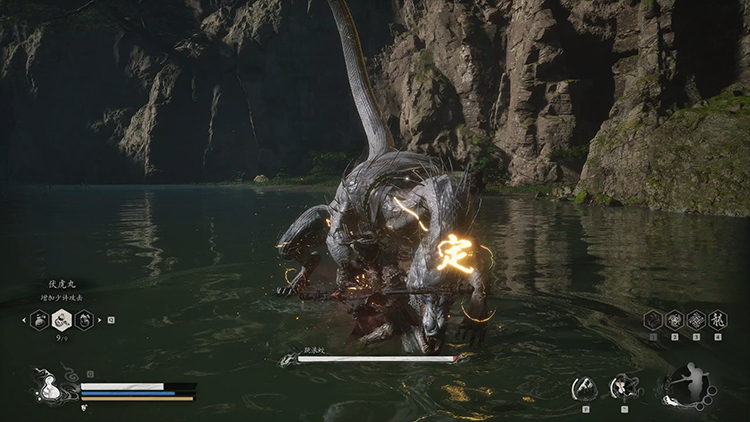Click the staff stance figure emblem

coord(687,385)
